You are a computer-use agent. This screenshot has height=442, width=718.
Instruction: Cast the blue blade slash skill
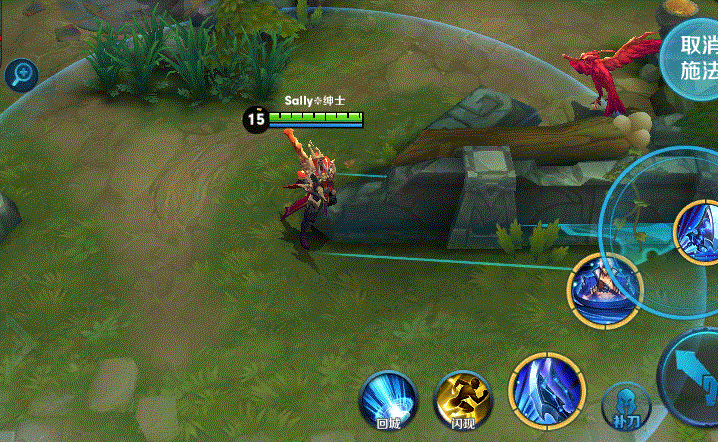(545, 391)
